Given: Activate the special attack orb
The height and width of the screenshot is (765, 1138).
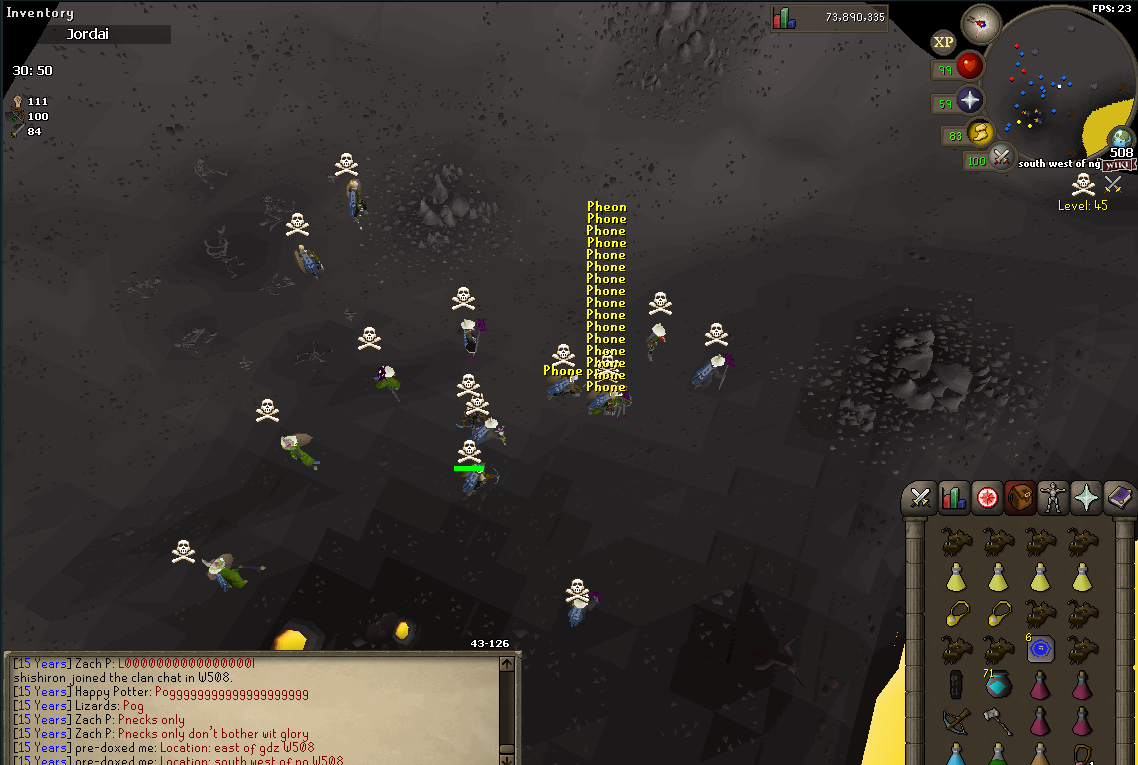Looking at the screenshot, I should [x=1002, y=156].
